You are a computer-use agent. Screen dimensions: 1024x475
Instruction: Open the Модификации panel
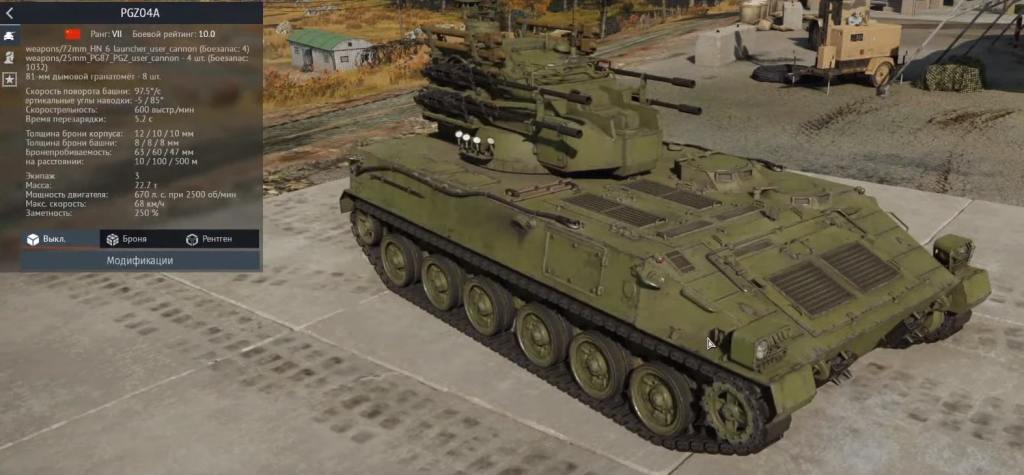[x=140, y=260]
